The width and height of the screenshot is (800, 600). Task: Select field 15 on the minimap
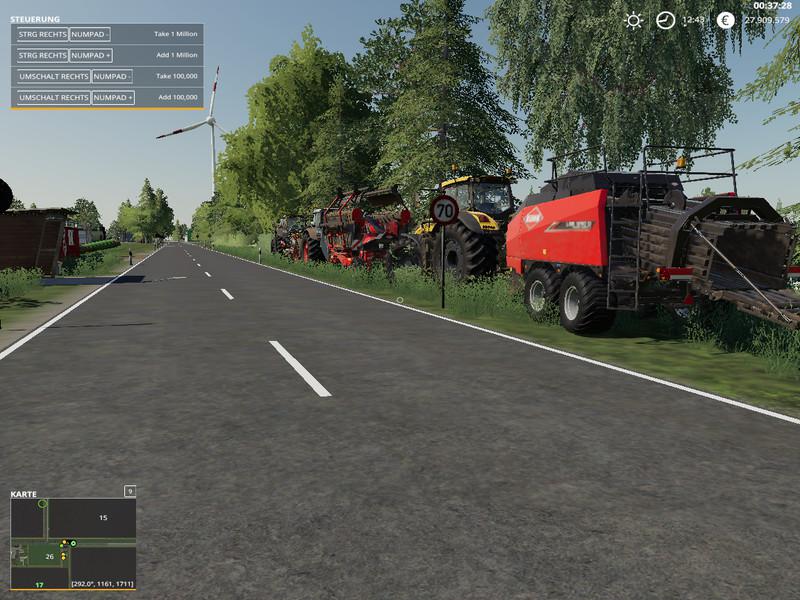102,518
